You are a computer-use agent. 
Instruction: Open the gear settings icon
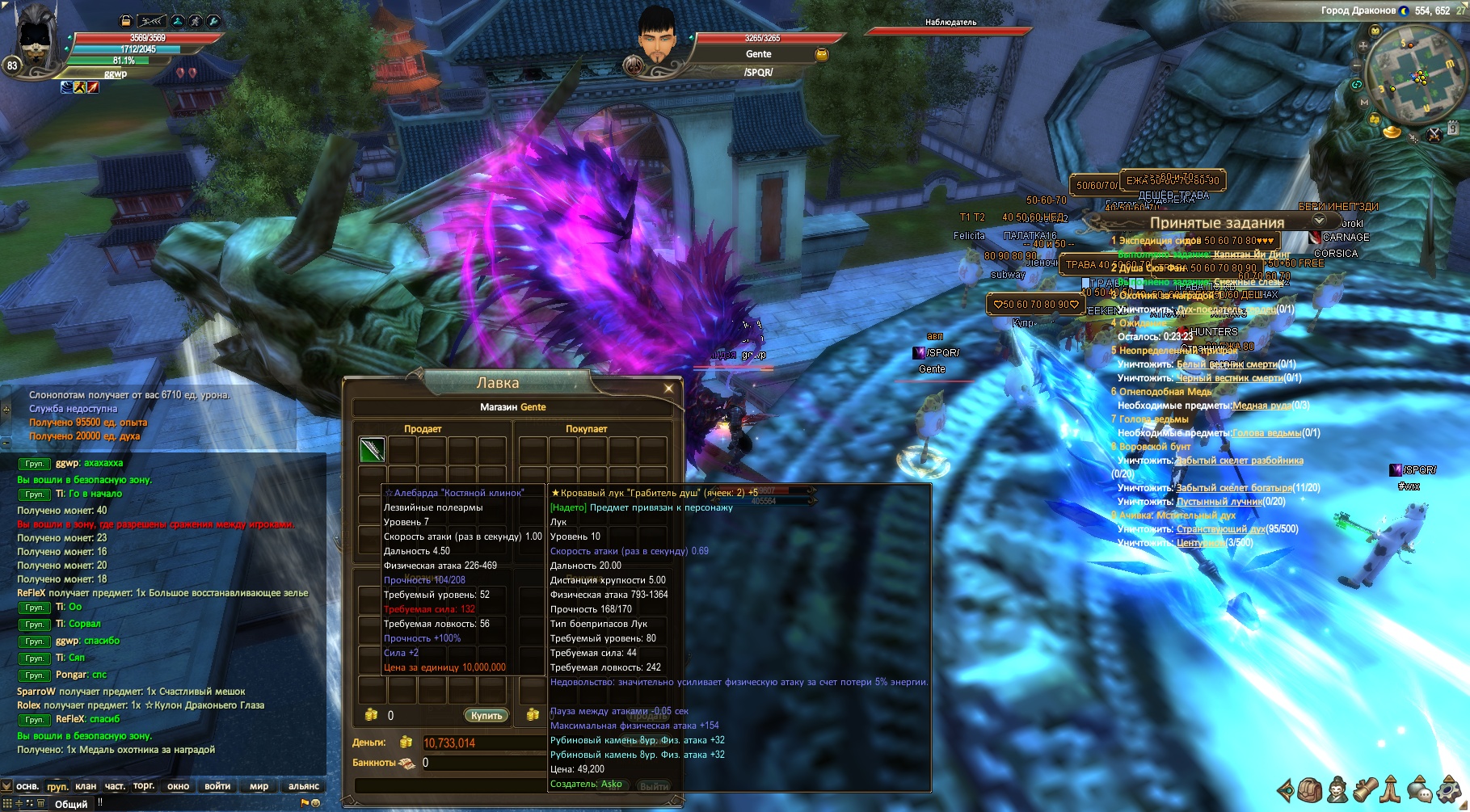(x=1450, y=789)
